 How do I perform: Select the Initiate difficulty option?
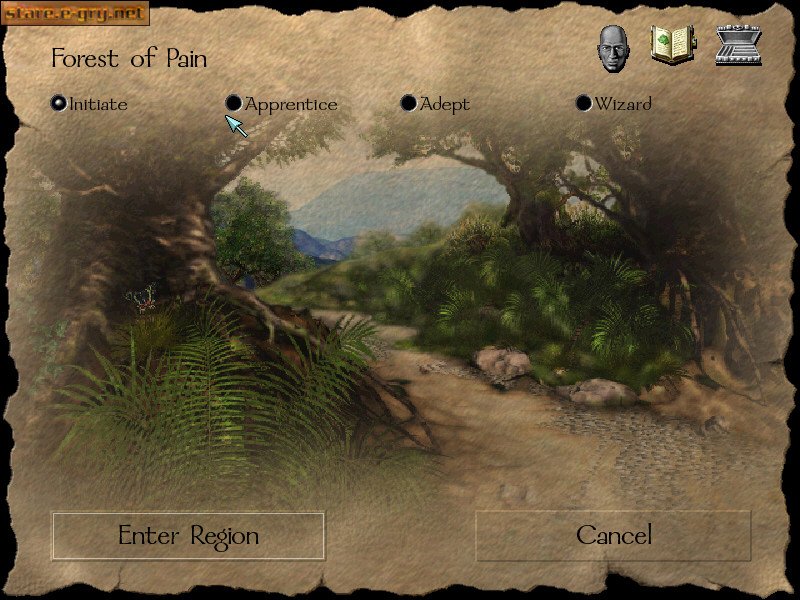(59, 103)
